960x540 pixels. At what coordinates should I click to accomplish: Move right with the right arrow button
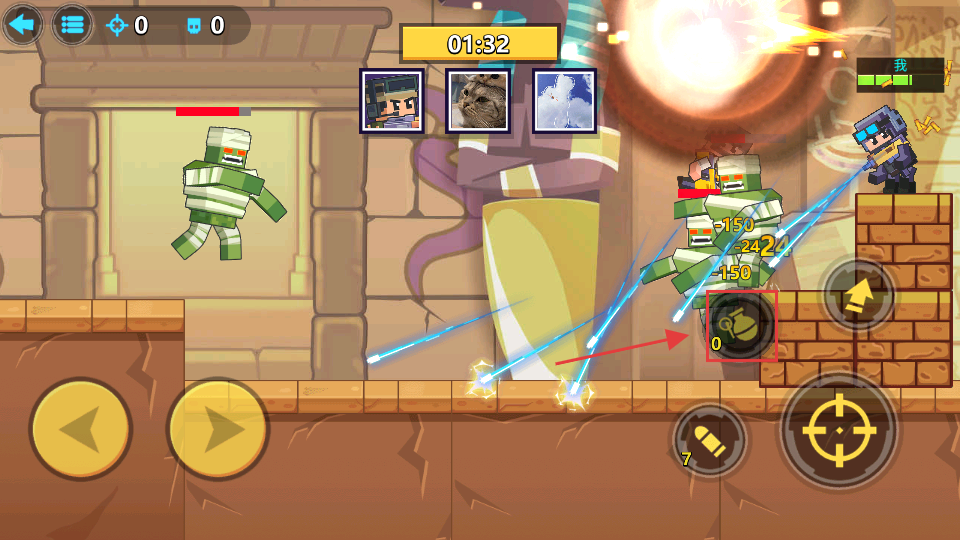[217, 429]
